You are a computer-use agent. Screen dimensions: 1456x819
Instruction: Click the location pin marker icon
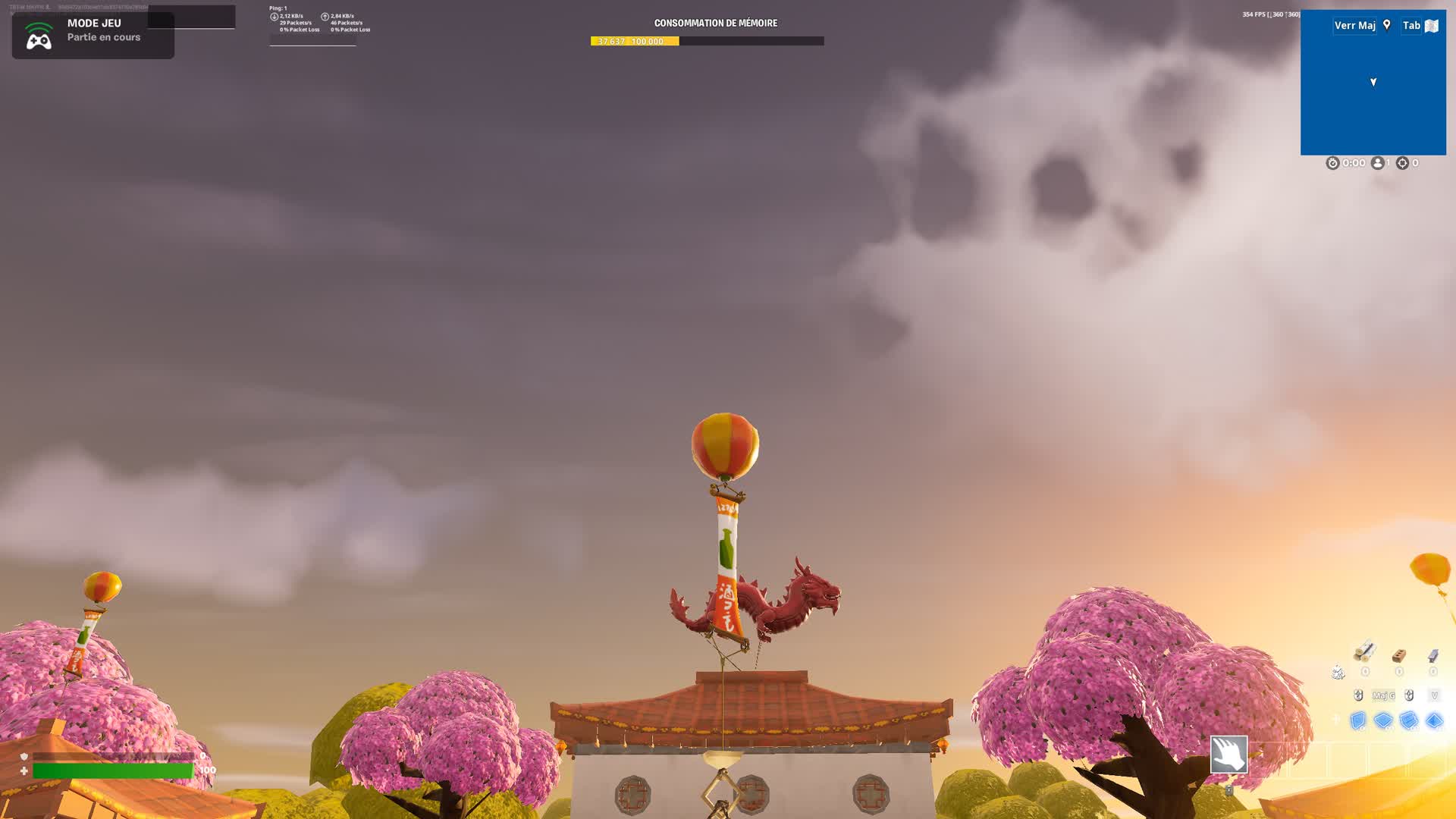point(1387,25)
